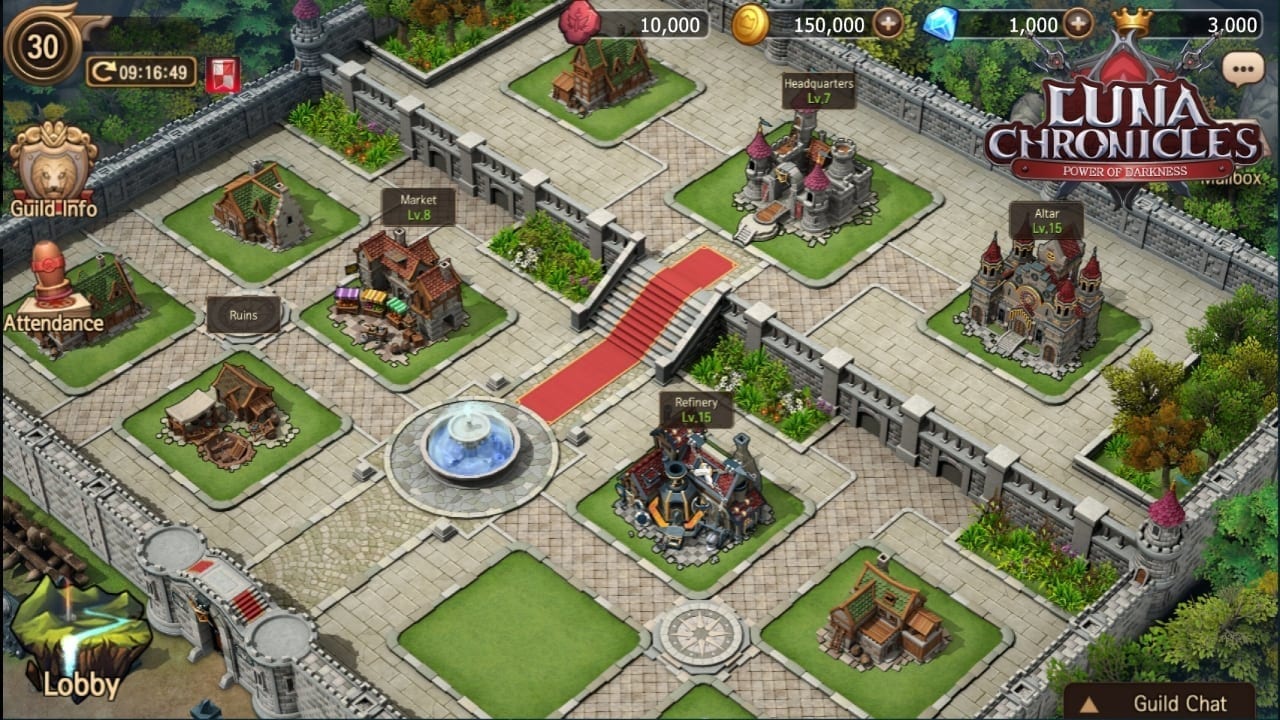Open the Attendance rewards
The width and height of the screenshot is (1280, 720).
click(52, 289)
